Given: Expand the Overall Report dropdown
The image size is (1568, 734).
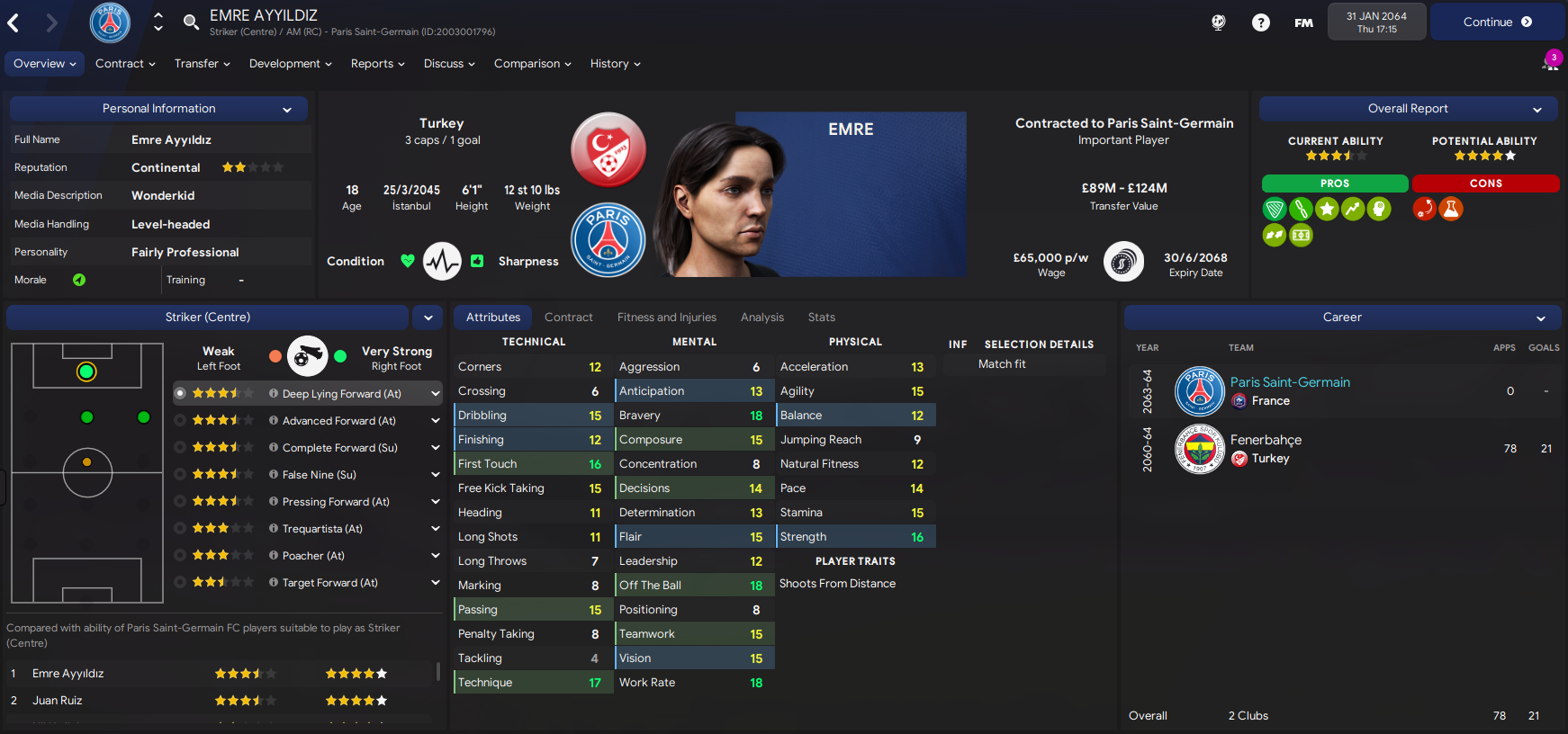Looking at the screenshot, I should (1537, 110).
